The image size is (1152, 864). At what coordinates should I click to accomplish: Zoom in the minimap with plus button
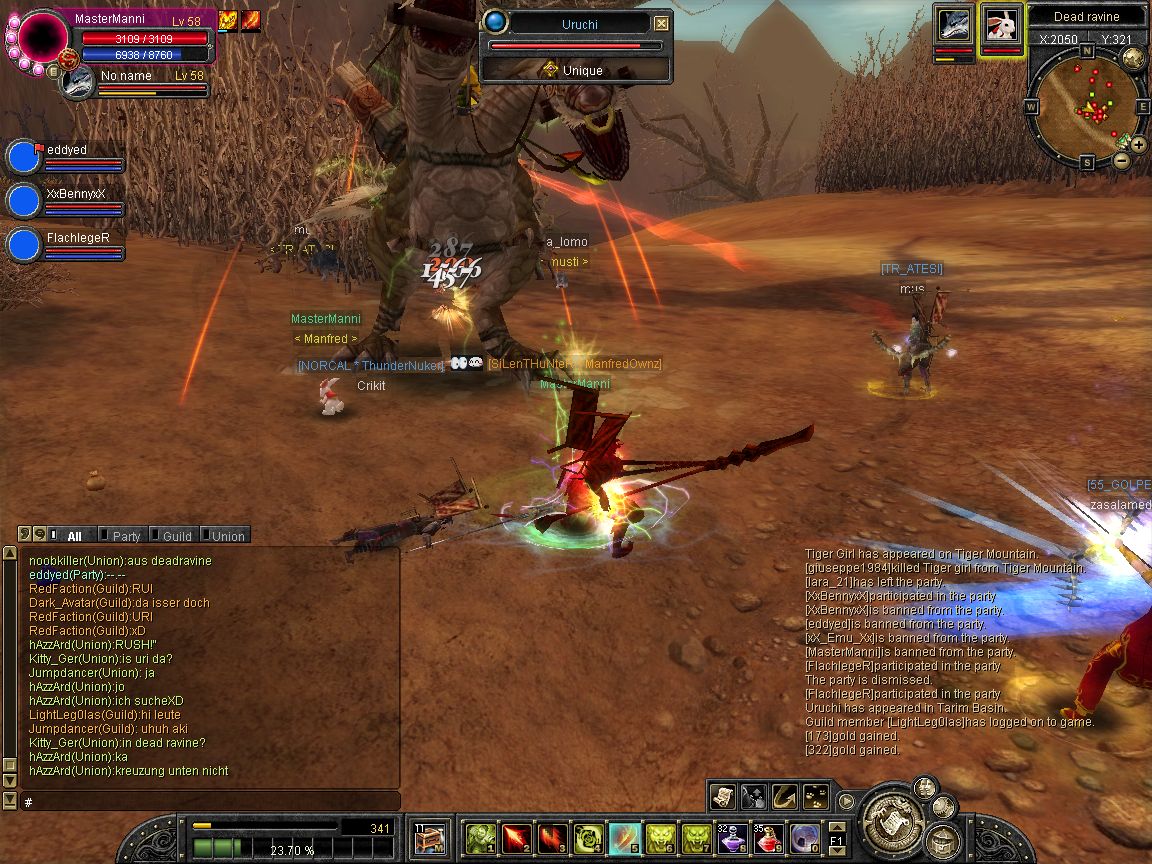point(1139,145)
